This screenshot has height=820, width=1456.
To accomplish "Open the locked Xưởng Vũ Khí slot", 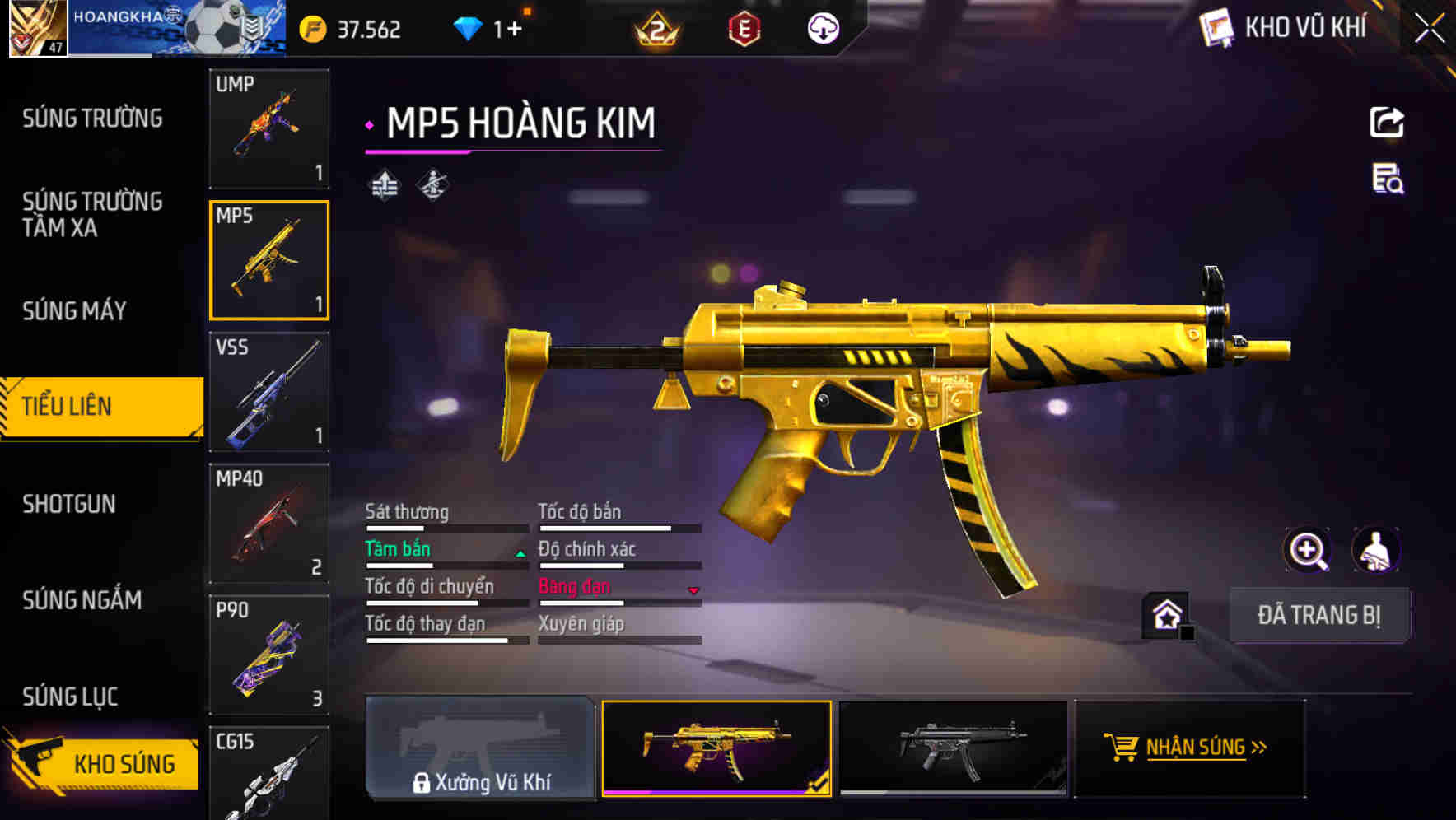I will (480, 748).
